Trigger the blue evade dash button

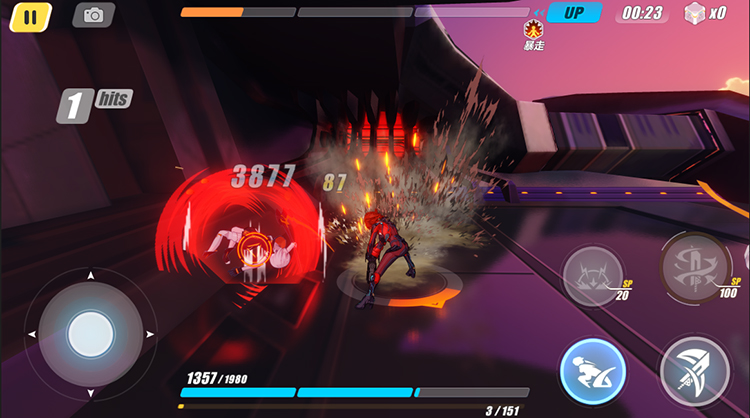592,369
